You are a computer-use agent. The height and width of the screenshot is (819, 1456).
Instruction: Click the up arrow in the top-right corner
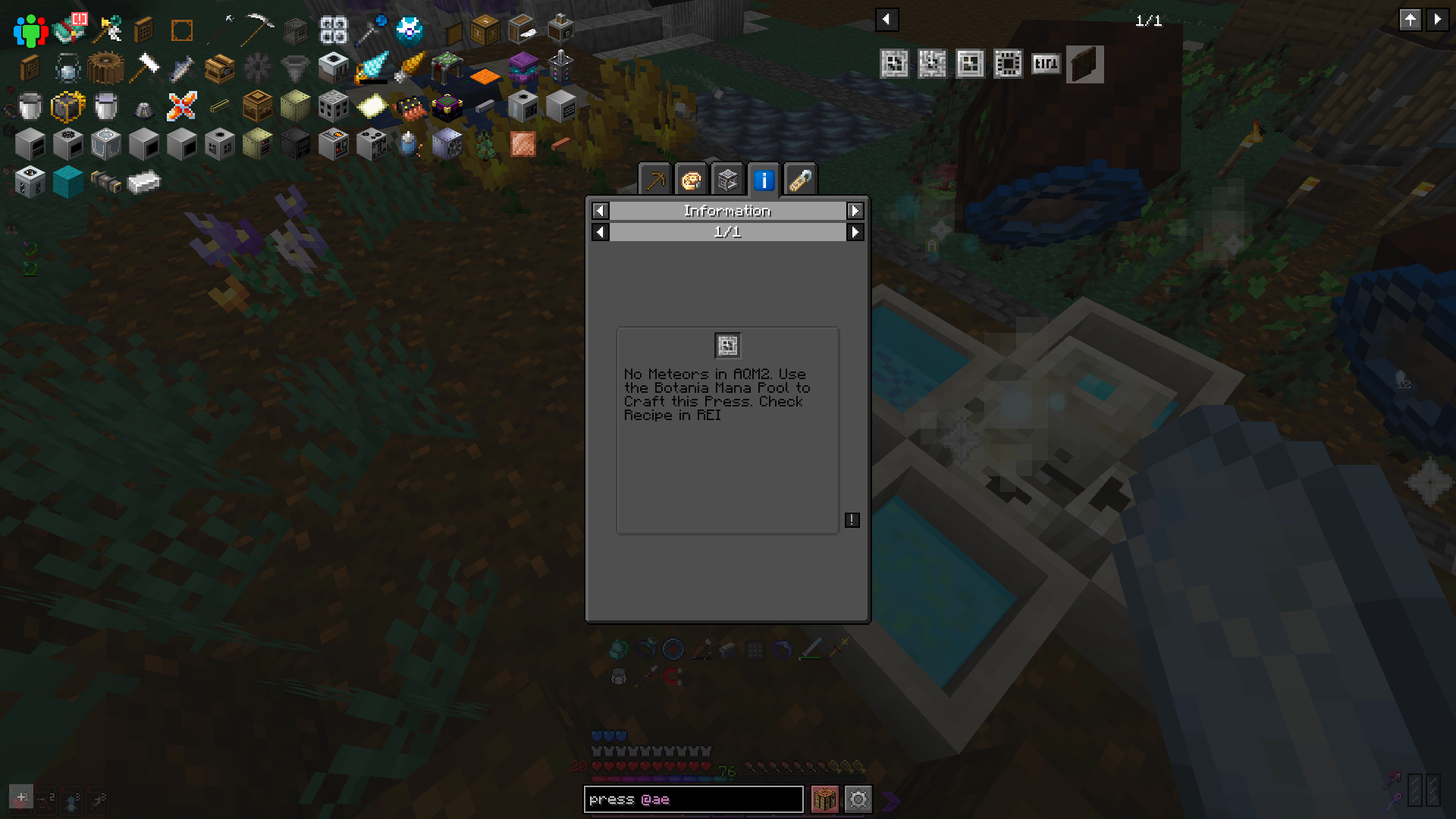coord(1410,20)
